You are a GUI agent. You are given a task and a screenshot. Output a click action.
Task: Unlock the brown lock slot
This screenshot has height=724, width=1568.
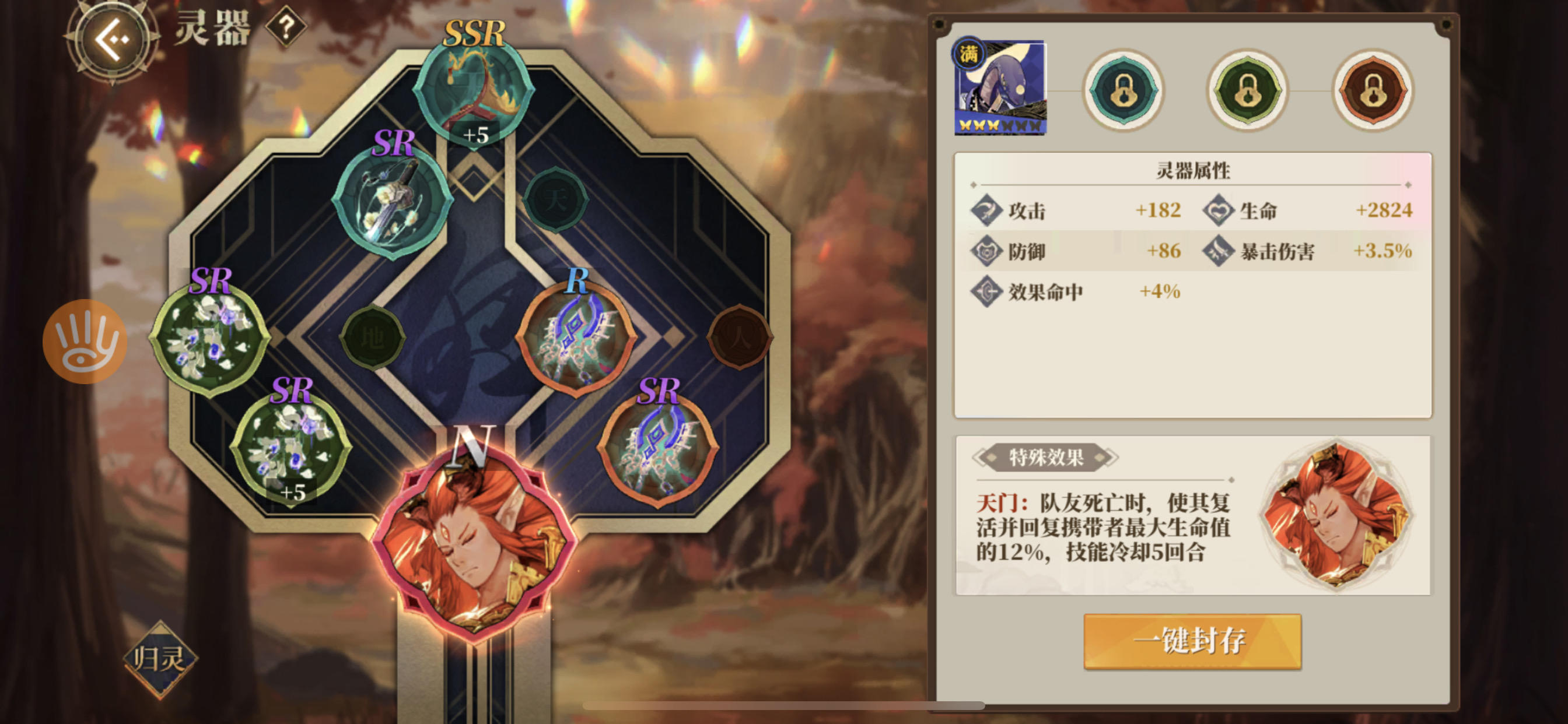(1373, 92)
